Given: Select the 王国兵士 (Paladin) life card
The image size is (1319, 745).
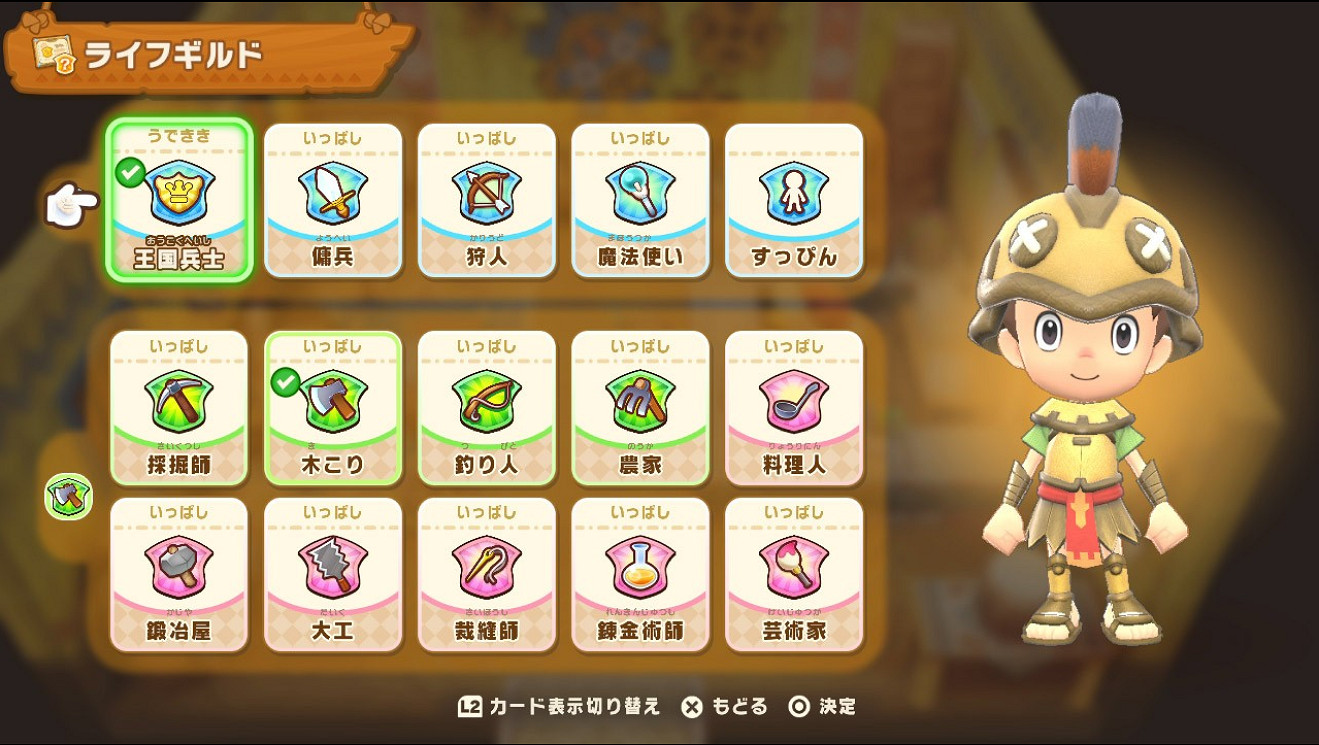Looking at the screenshot, I should pos(180,196).
